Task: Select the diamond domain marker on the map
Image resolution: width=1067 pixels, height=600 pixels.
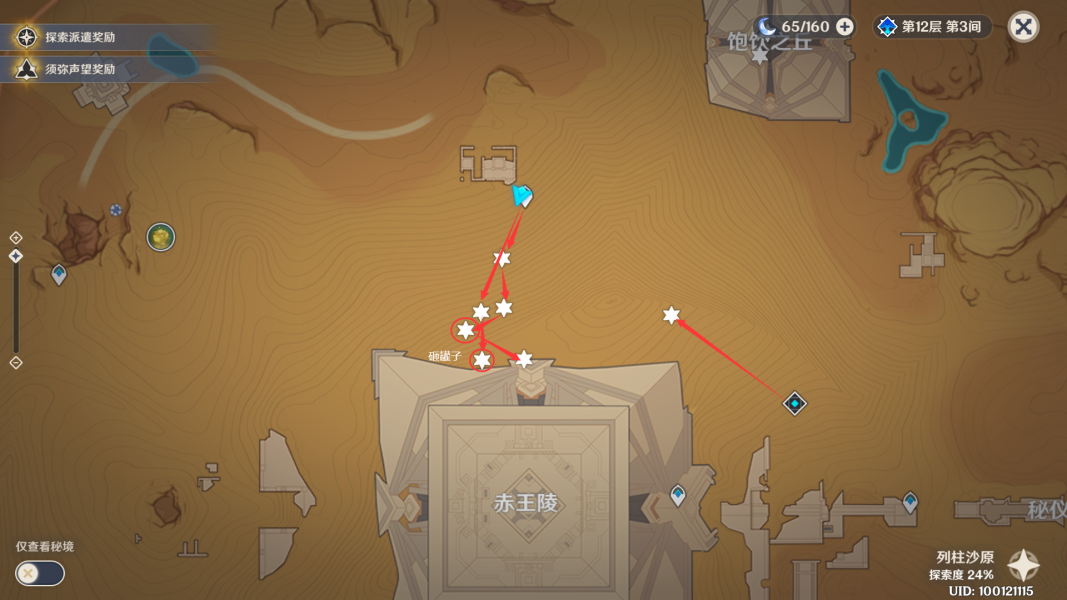Action: [x=794, y=404]
